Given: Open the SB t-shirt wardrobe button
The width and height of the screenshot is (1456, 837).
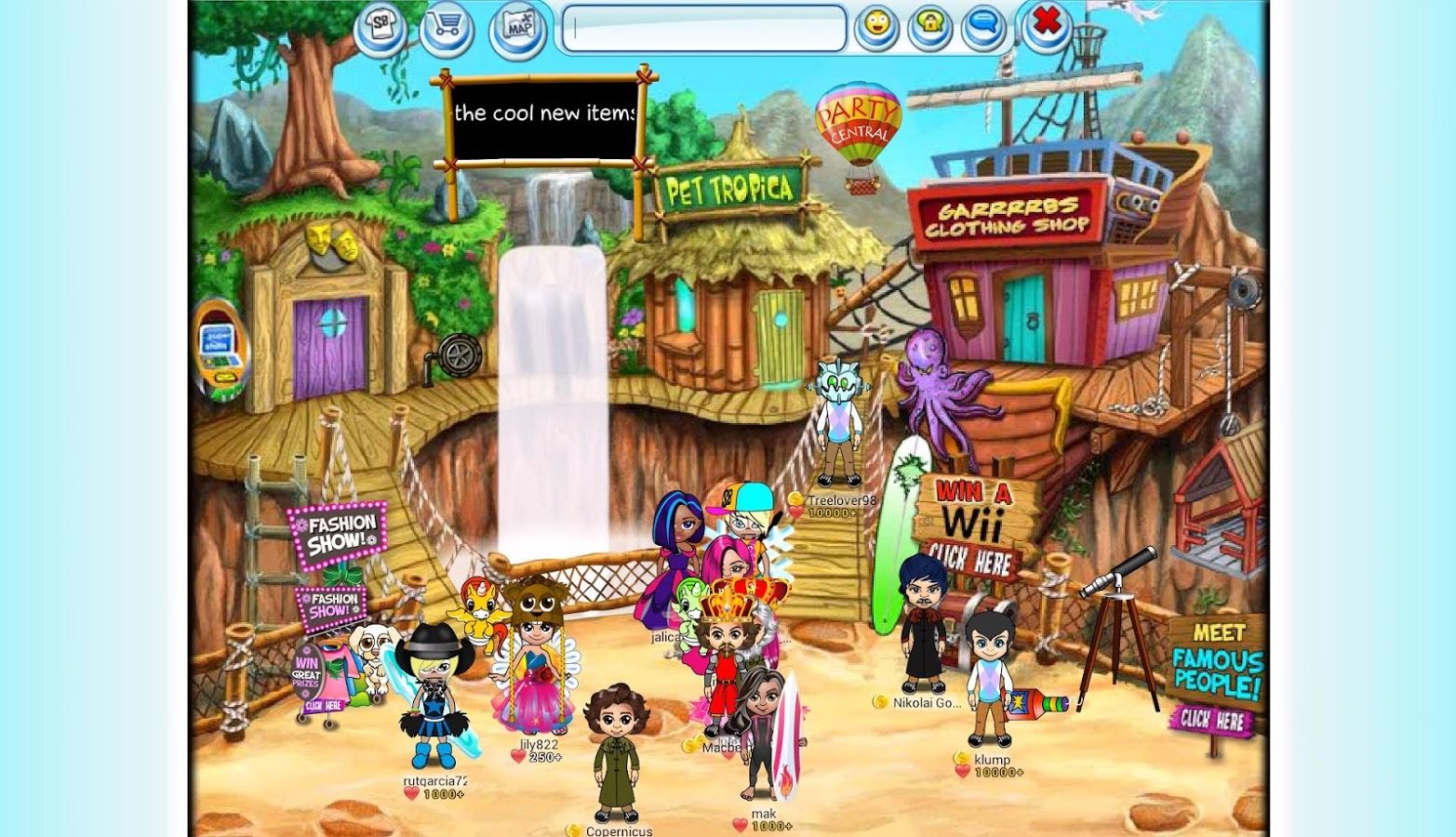Looking at the screenshot, I should coord(381,28).
